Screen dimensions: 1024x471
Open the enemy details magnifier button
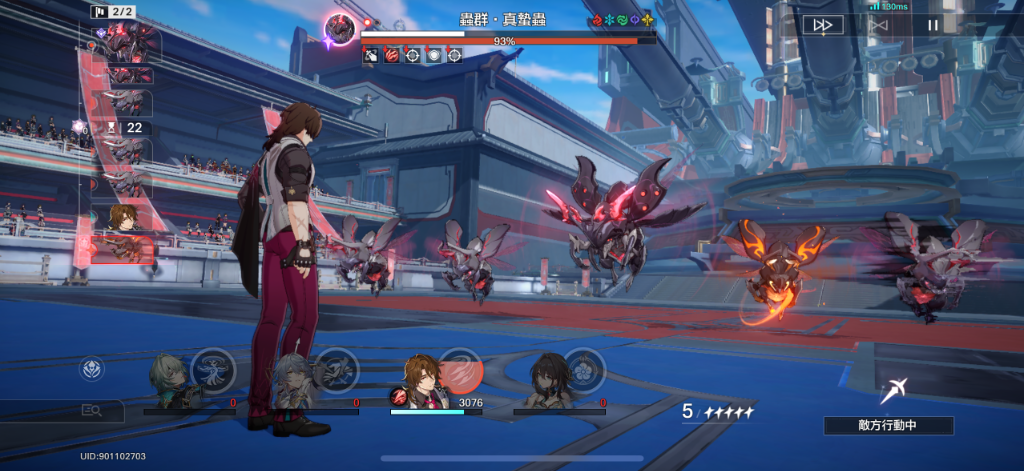tap(92, 409)
